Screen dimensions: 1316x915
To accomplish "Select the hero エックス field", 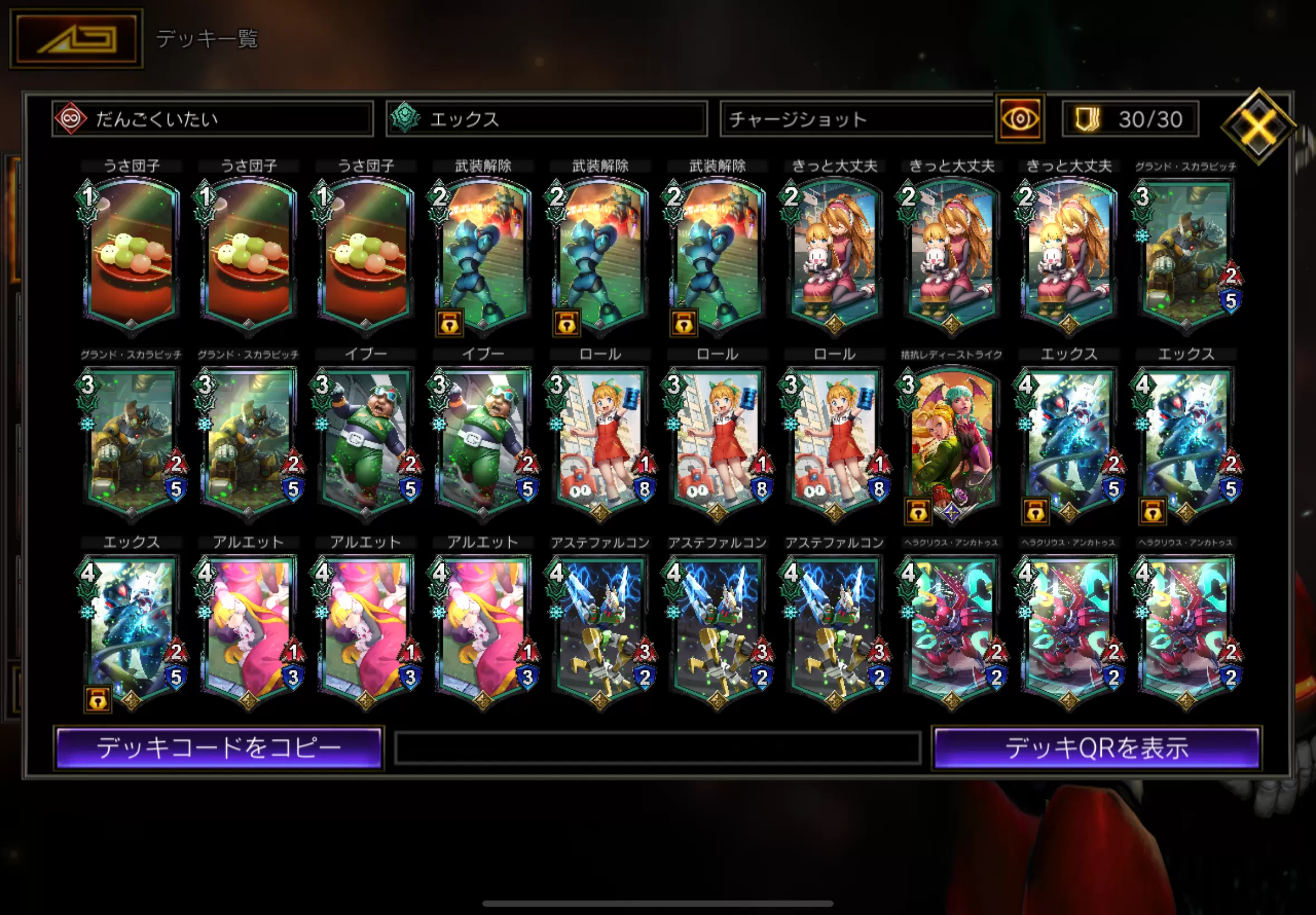I will [546, 119].
